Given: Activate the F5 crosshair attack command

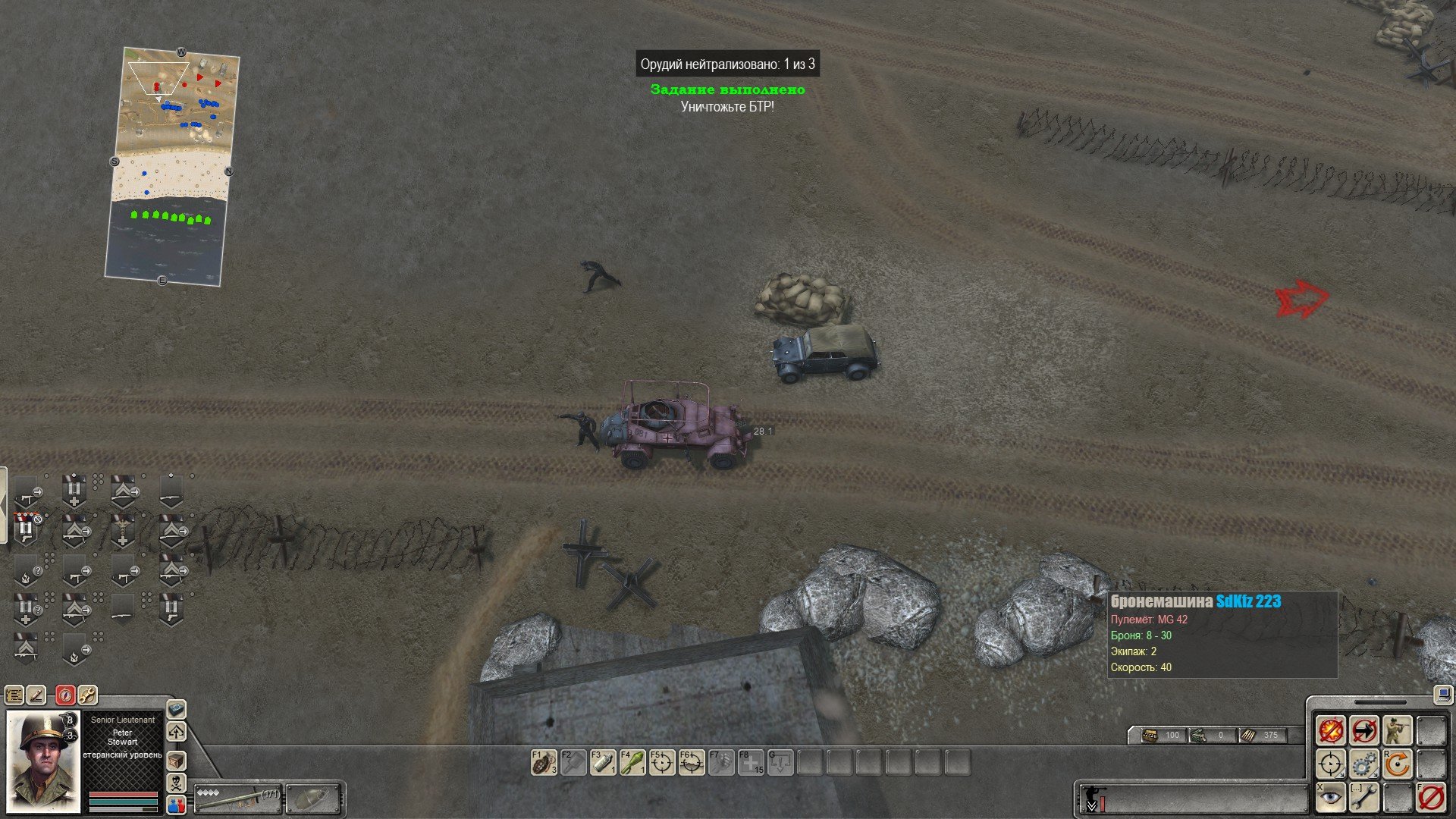Looking at the screenshot, I should coord(662,763).
